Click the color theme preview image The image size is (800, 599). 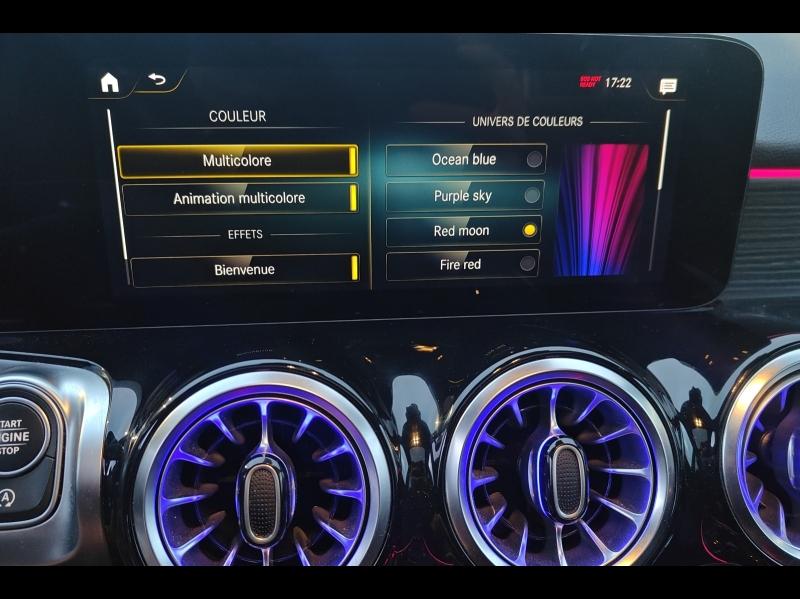coord(602,209)
